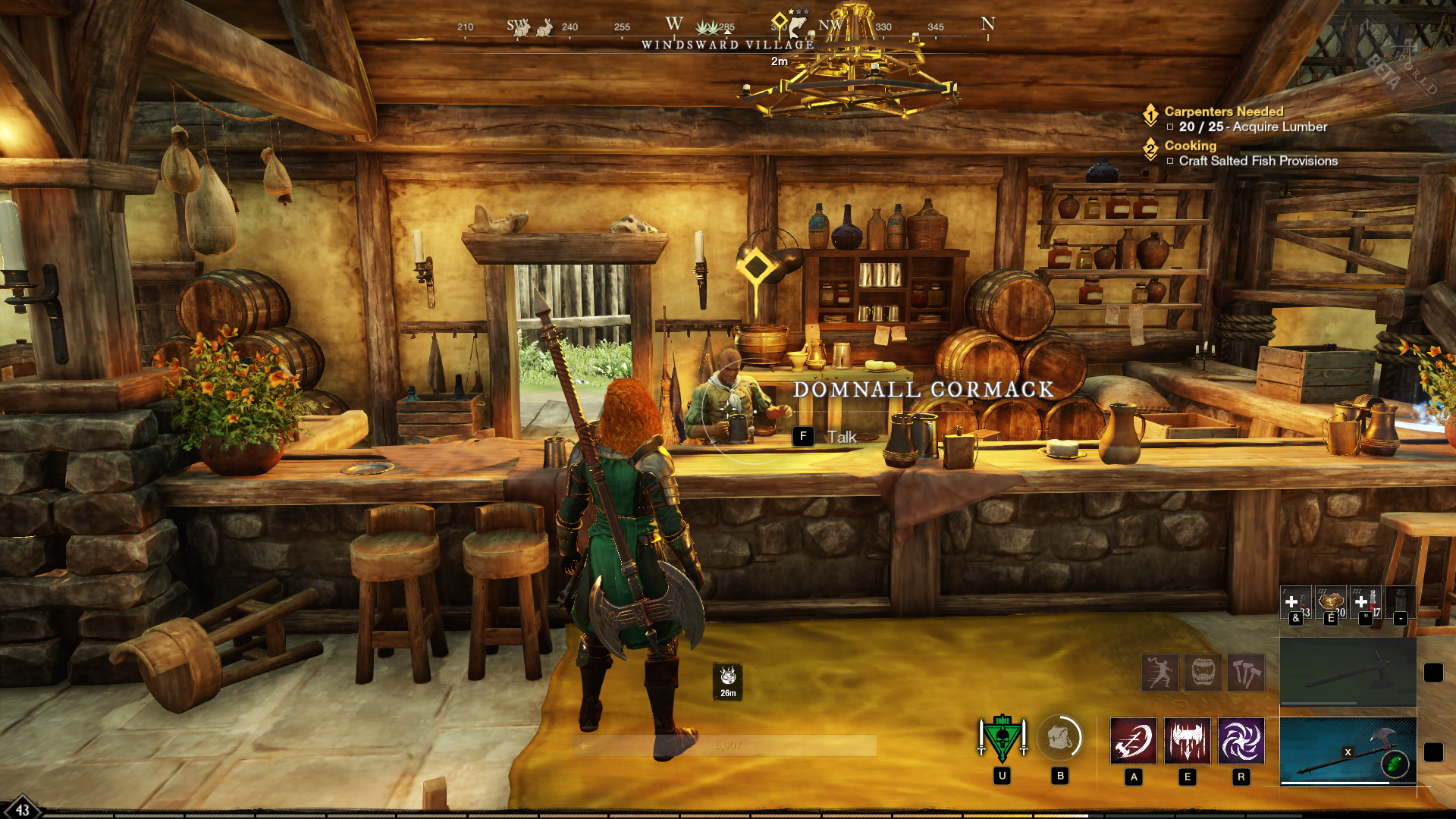Screen dimensions: 1456x819
Task: Expand the Carpenters Needed quest entry
Action: tap(1221, 111)
